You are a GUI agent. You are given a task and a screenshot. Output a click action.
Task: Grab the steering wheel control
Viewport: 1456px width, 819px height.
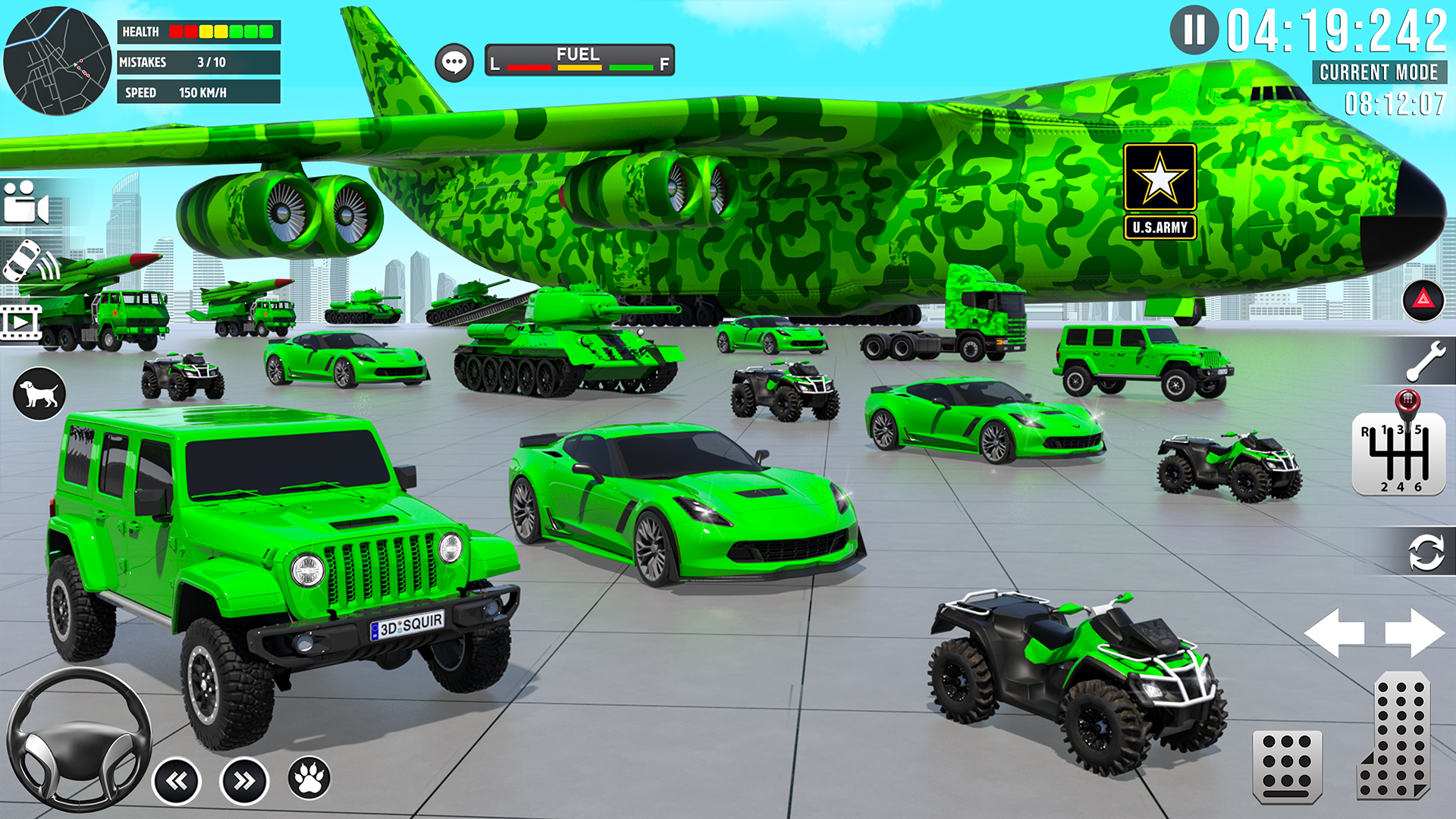point(78,740)
